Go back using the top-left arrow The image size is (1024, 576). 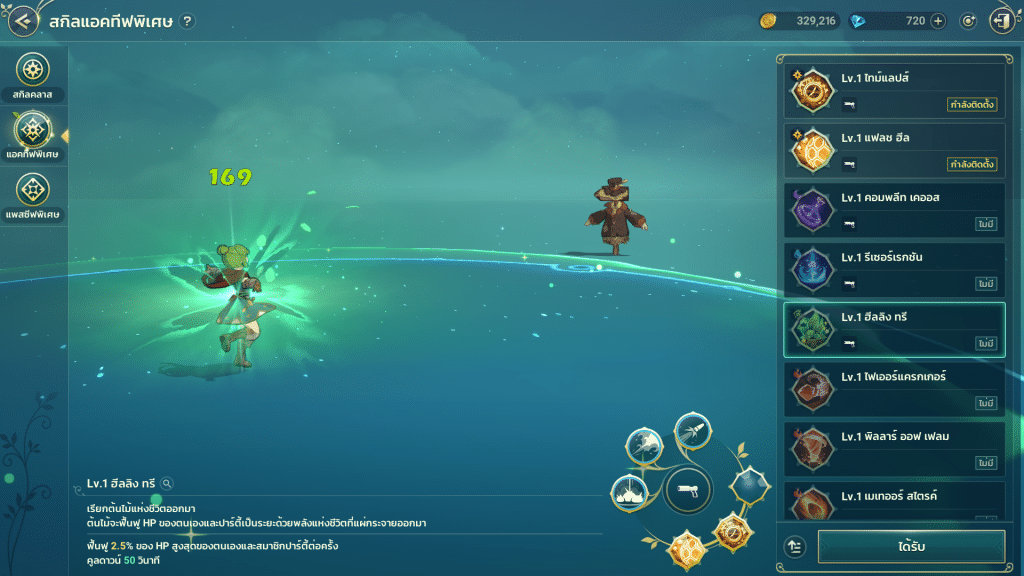(x=24, y=21)
